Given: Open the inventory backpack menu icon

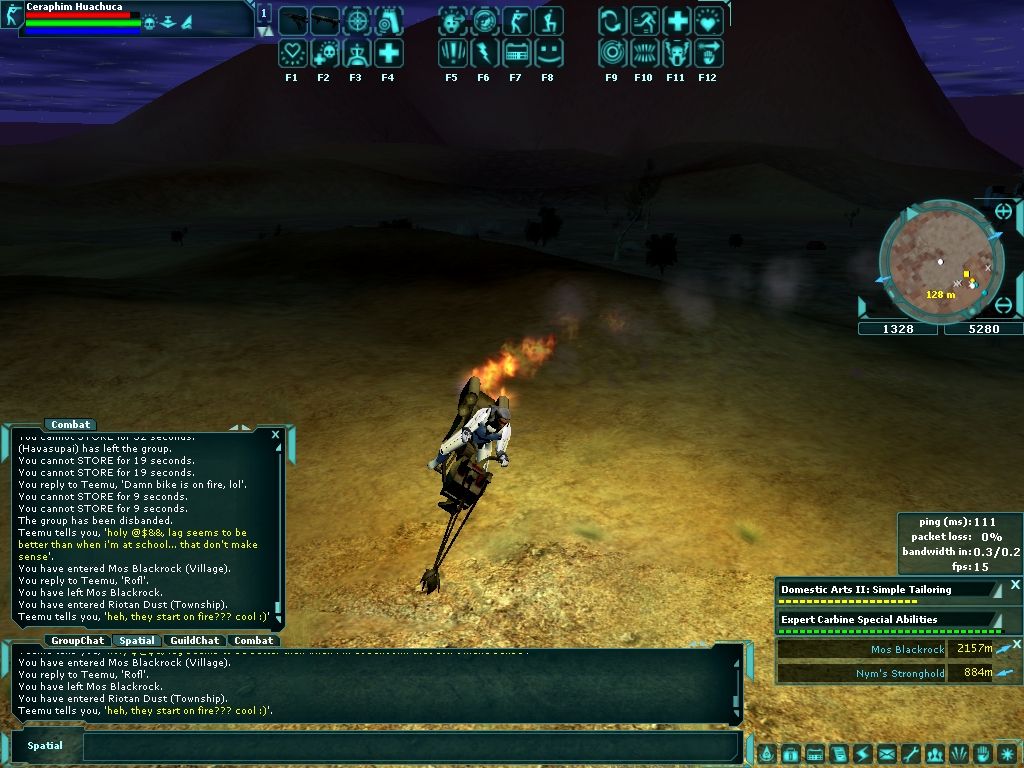Looking at the screenshot, I should click(790, 753).
